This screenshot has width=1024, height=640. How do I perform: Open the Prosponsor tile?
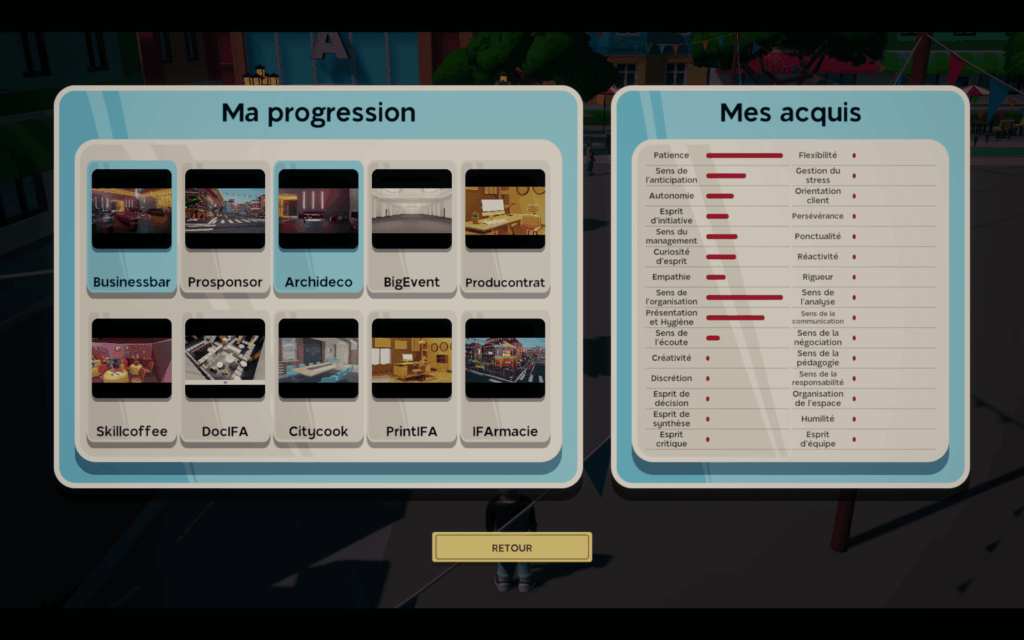click(225, 228)
